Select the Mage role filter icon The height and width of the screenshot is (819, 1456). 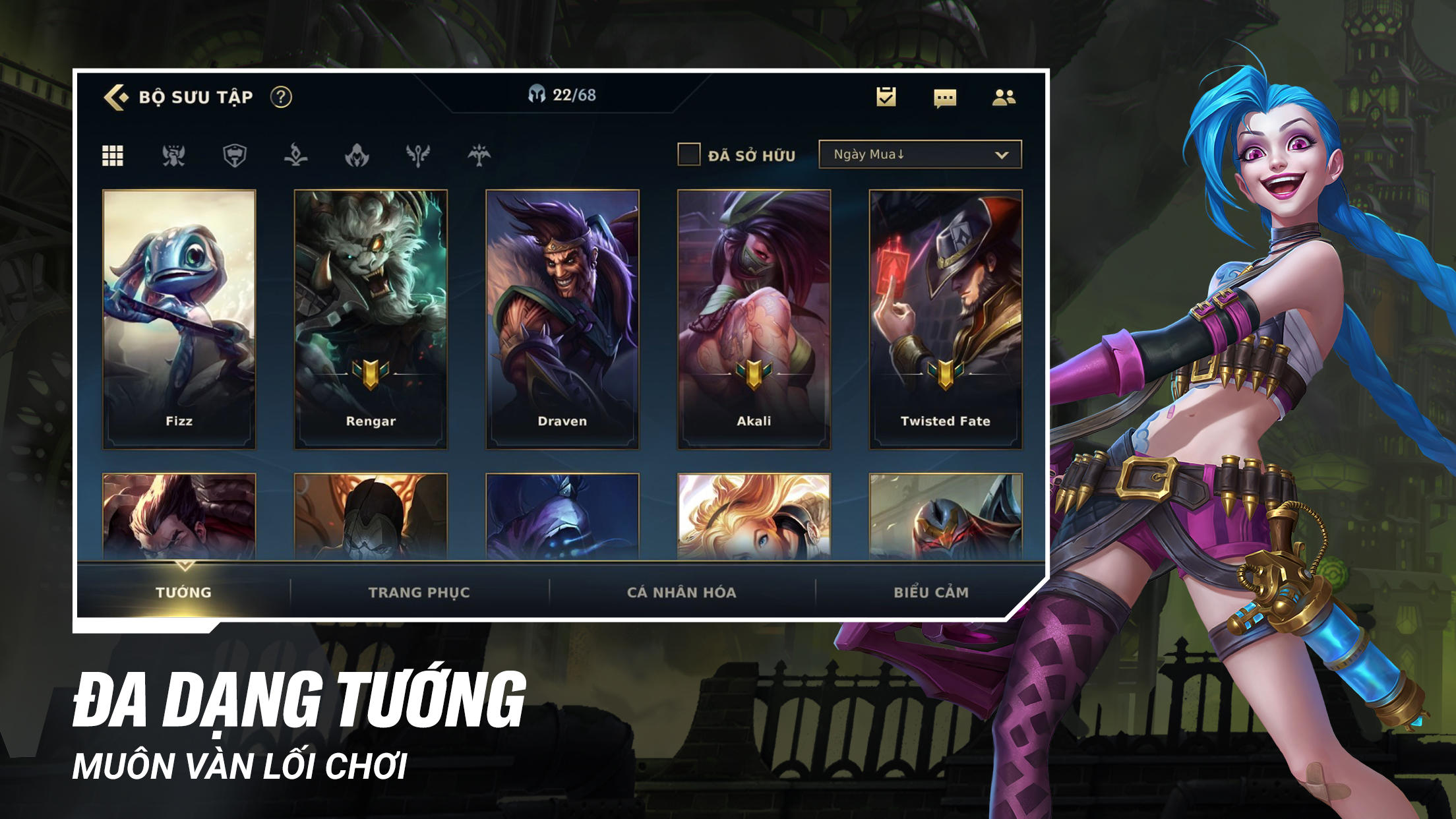[x=295, y=156]
